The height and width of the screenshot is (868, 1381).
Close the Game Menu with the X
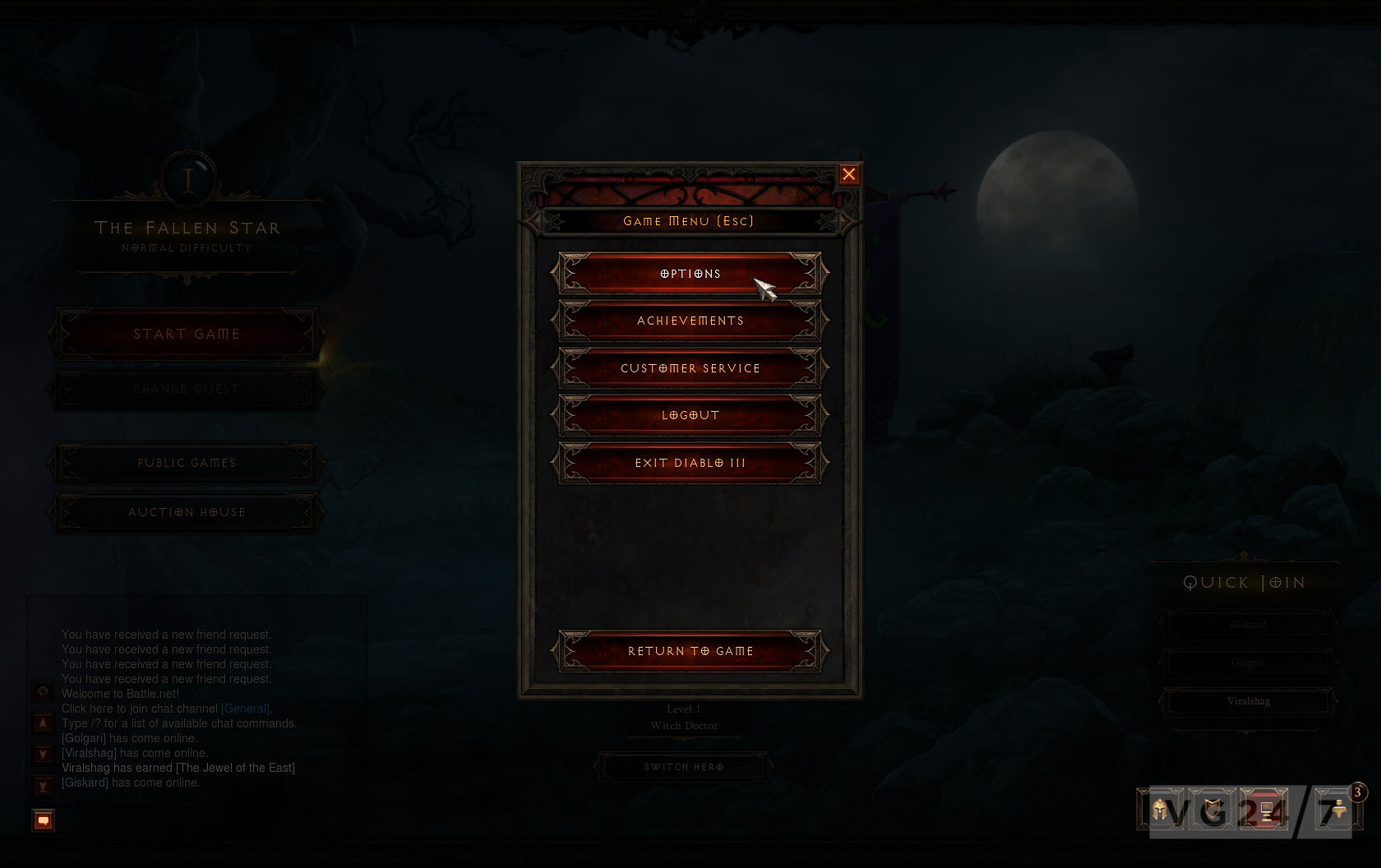pos(849,174)
